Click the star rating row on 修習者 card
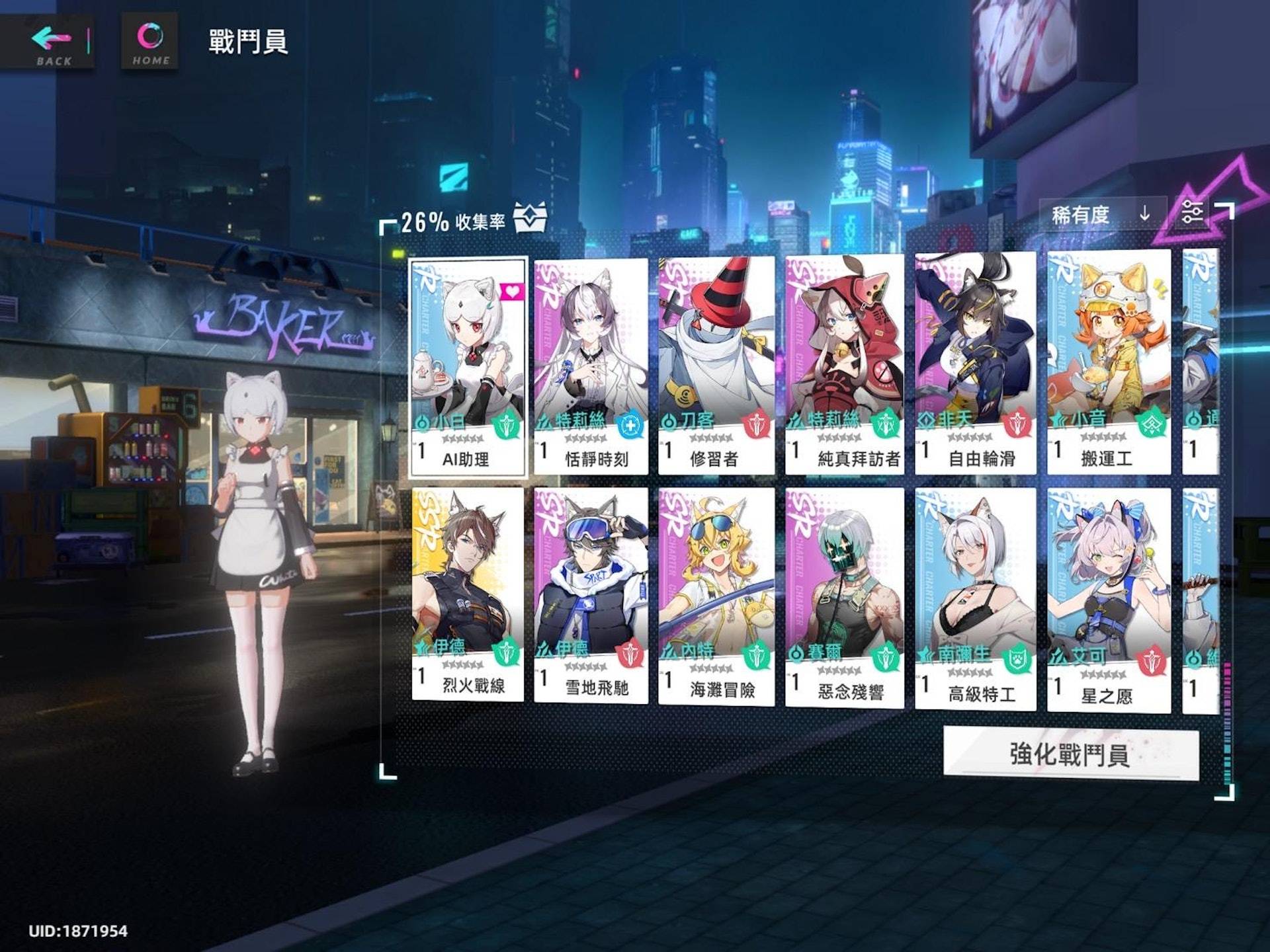Image resolution: width=1270 pixels, height=952 pixels. [710, 438]
